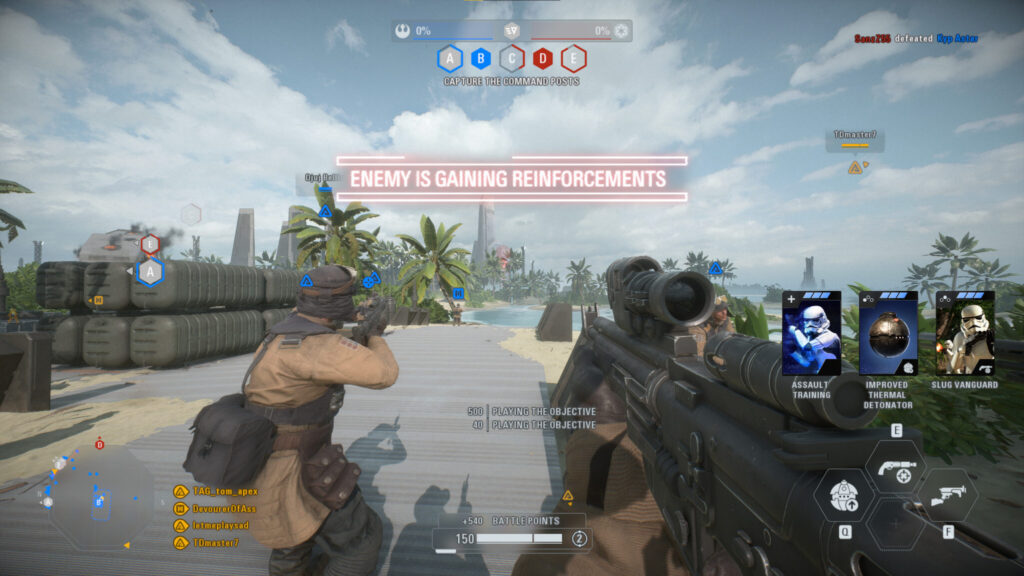Select the gray command post C icon

[512, 58]
